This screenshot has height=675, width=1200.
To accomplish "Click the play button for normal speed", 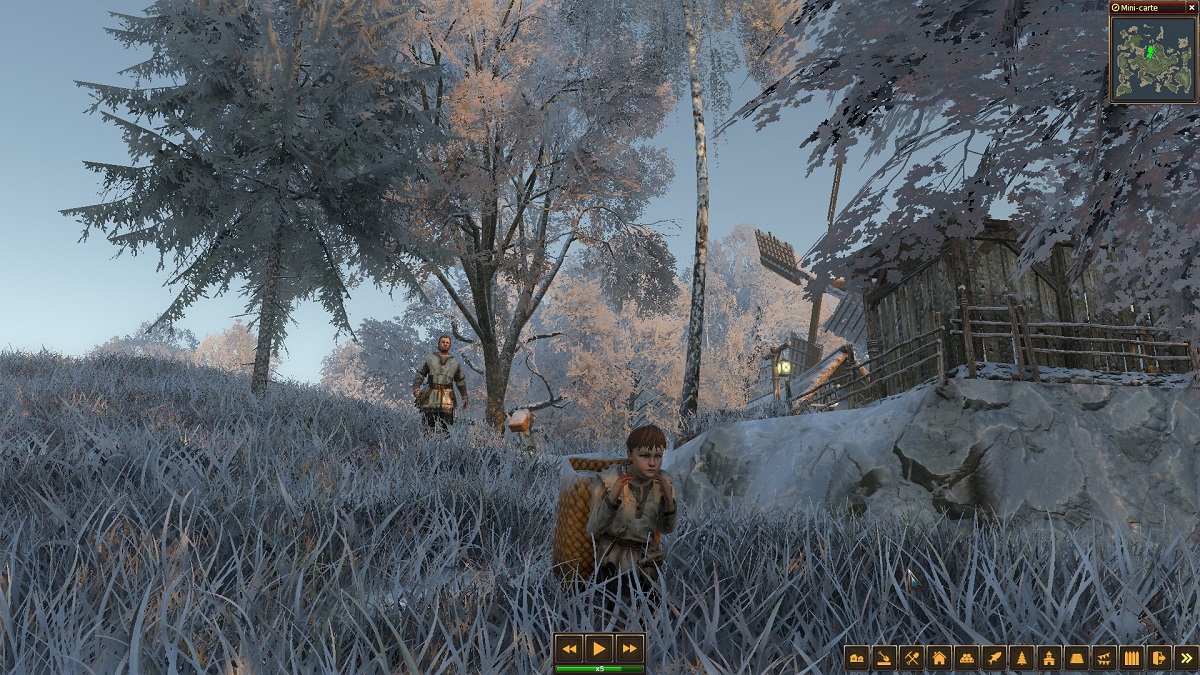I will (599, 648).
